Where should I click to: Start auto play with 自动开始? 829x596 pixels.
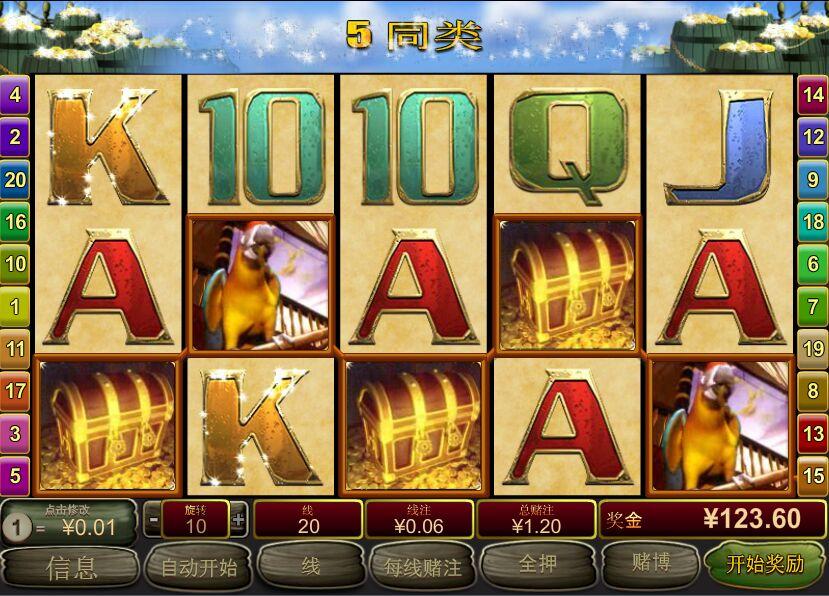[198, 567]
